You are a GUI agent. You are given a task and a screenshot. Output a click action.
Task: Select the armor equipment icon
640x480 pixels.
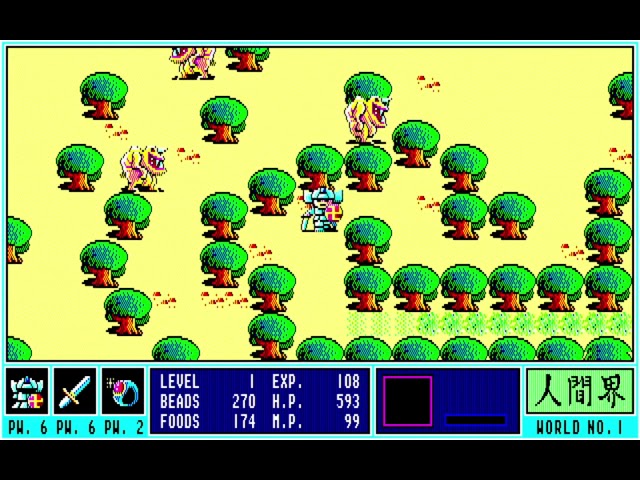(x=27, y=392)
